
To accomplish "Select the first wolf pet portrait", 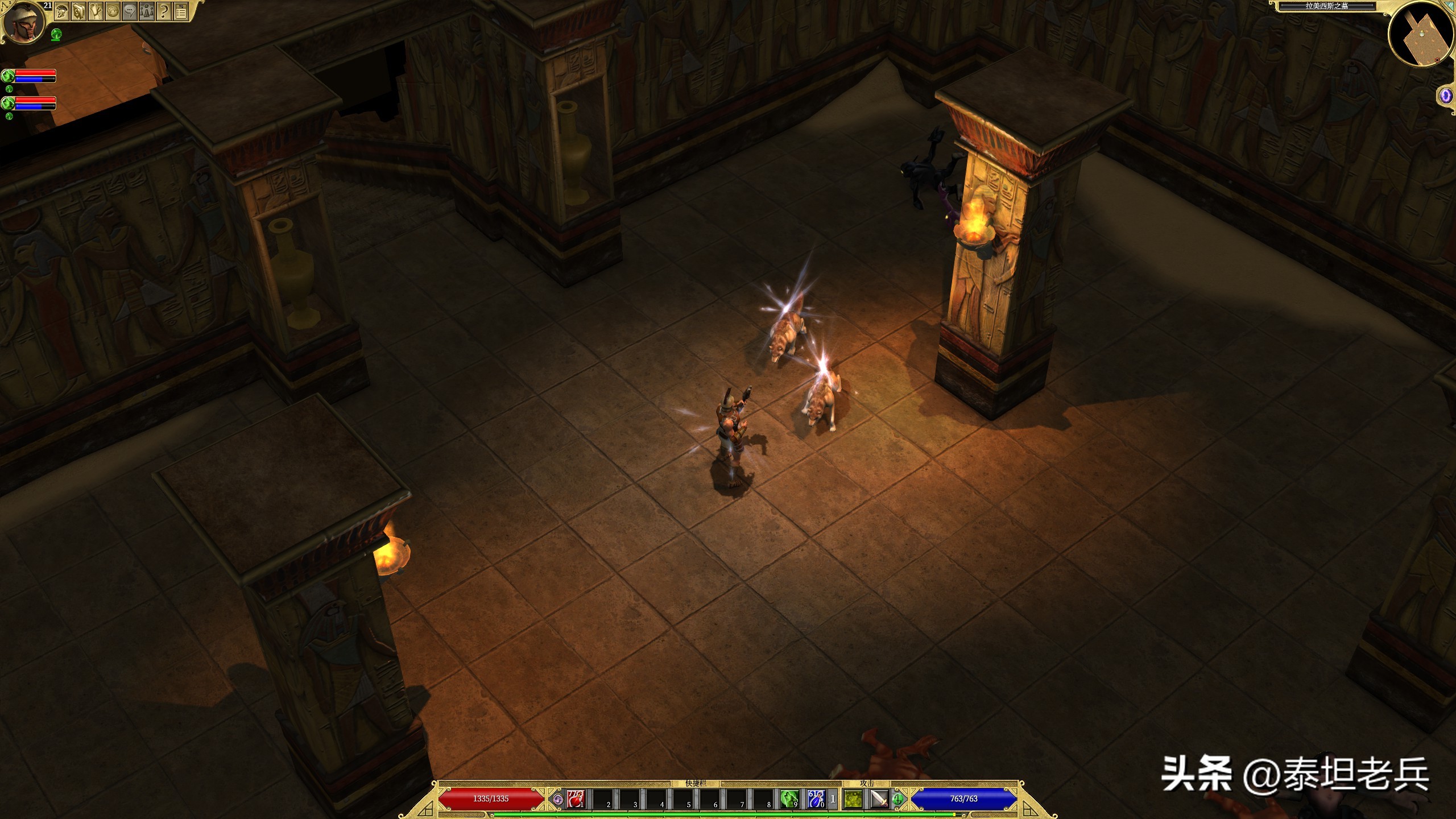I will click(8, 76).
